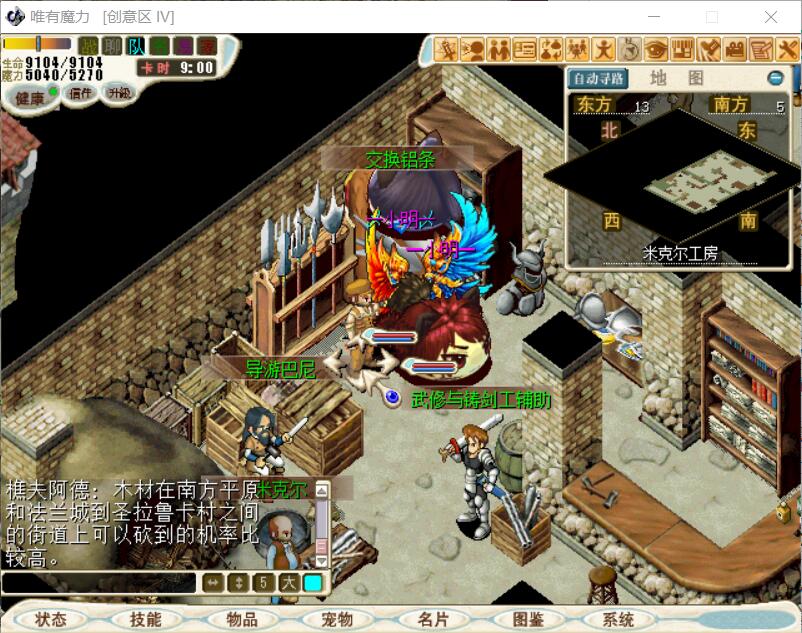Open the 信件 mail button
The image size is (802, 633).
point(79,93)
